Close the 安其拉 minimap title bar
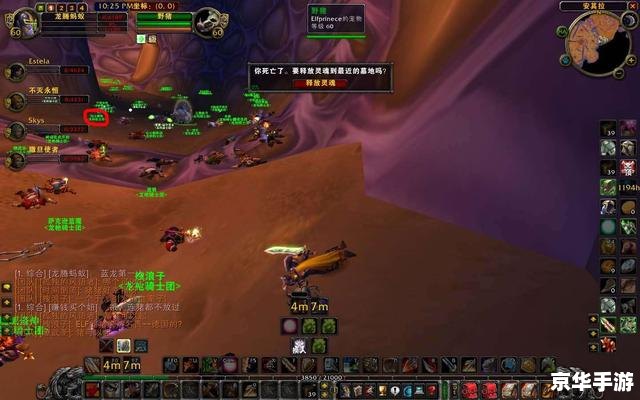 point(634,6)
